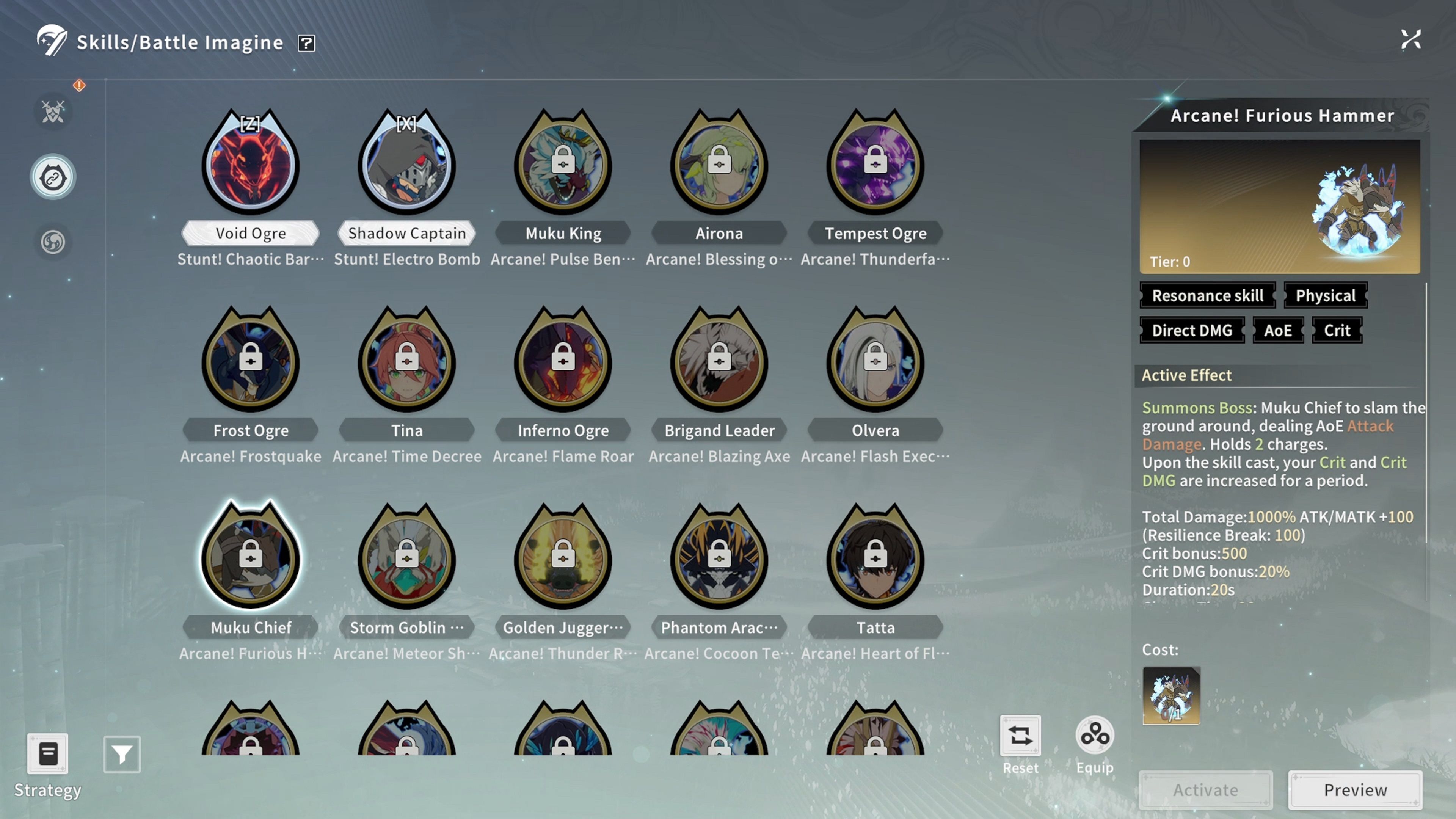The image size is (1456, 819).
Task: Open the help question mark icon
Action: (306, 43)
